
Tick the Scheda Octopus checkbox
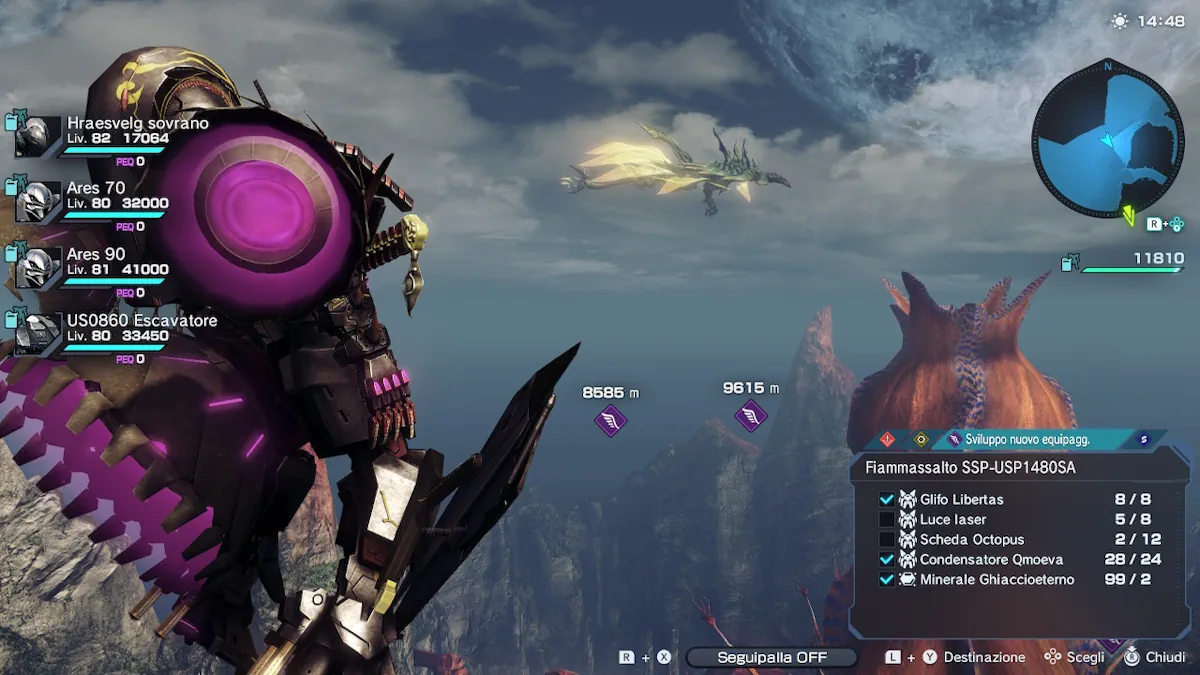(886, 539)
